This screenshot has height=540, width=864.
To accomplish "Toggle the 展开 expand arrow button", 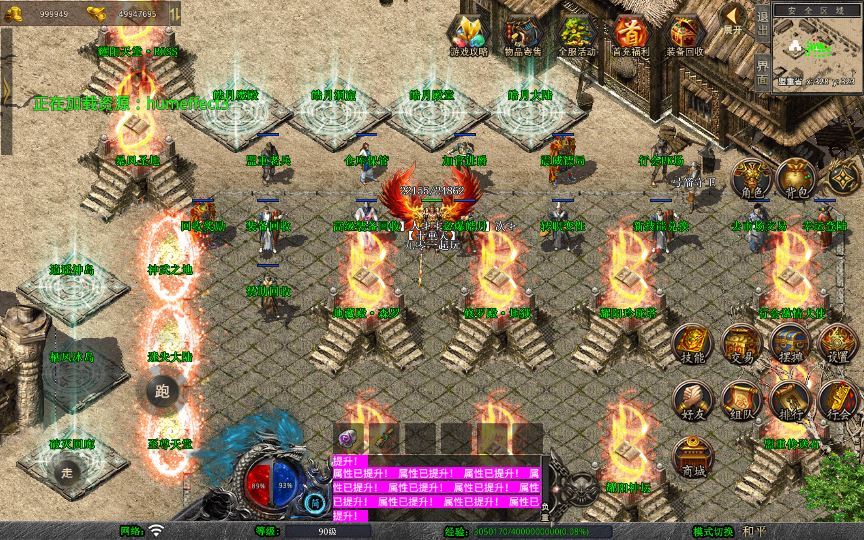I will point(734,19).
